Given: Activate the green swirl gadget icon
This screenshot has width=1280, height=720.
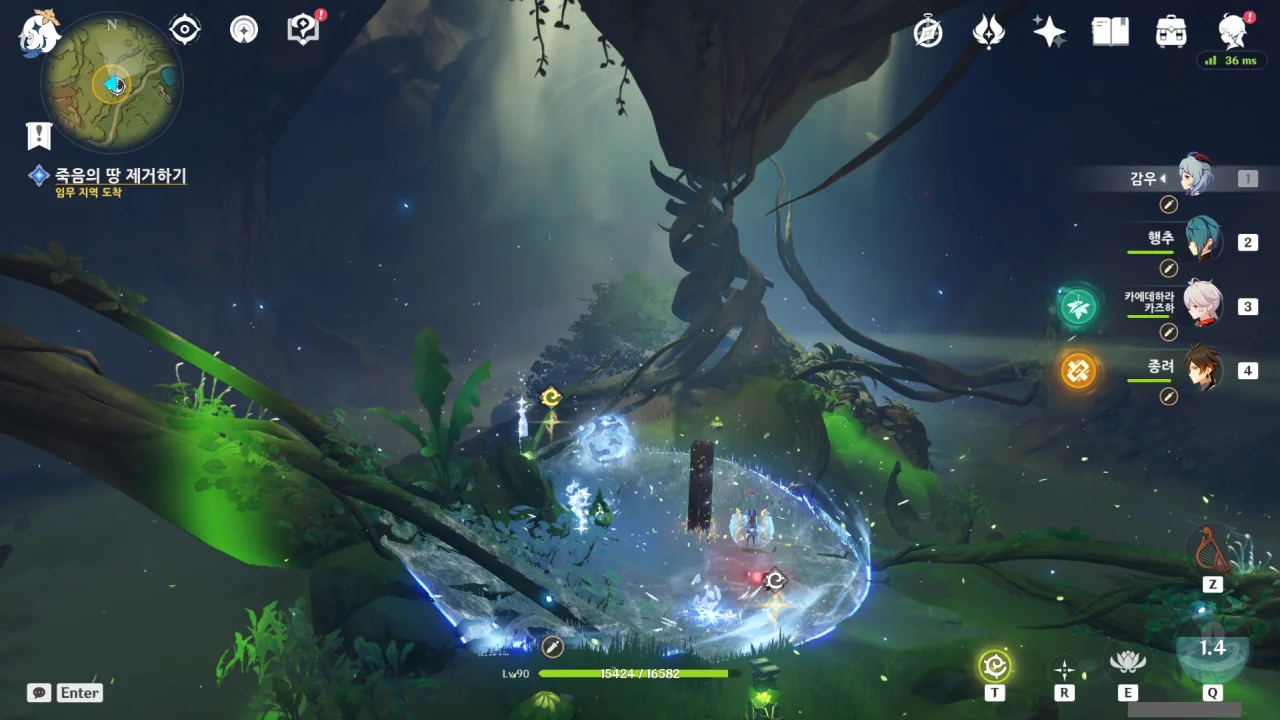Looking at the screenshot, I should 995,665.
